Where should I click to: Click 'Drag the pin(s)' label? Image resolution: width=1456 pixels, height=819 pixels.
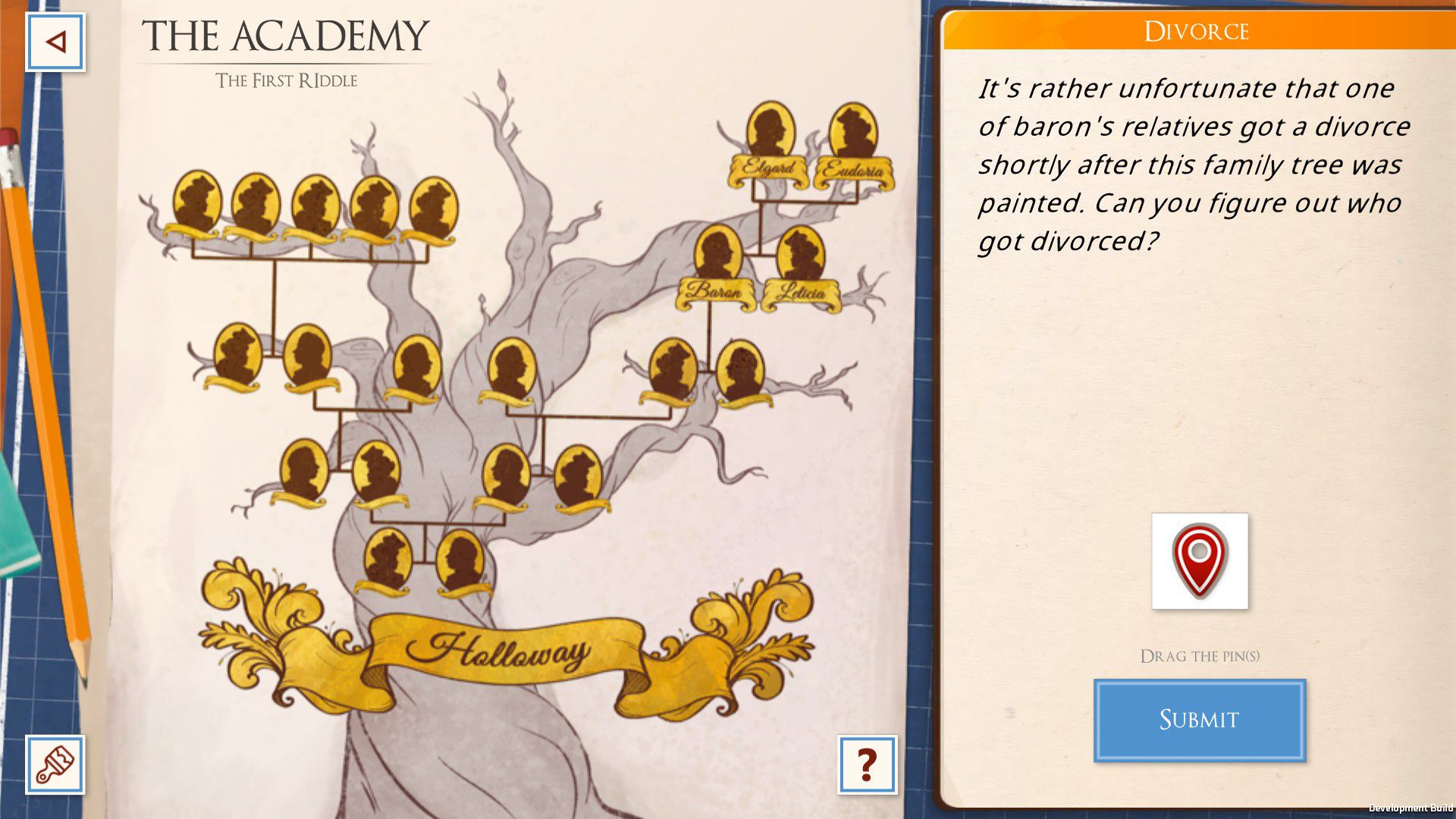click(x=1200, y=655)
